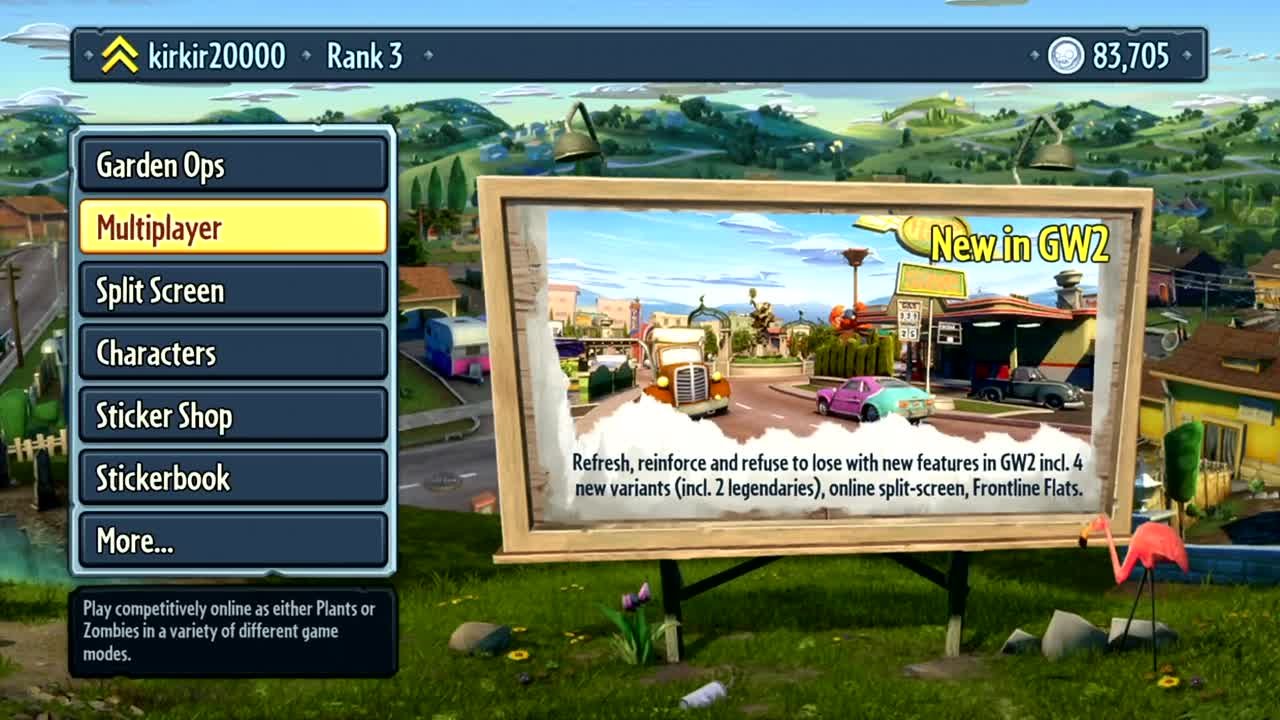Expand More... at the bottom of the menu
Image resolution: width=1280 pixels, height=720 pixels.
pyautogui.click(x=232, y=541)
